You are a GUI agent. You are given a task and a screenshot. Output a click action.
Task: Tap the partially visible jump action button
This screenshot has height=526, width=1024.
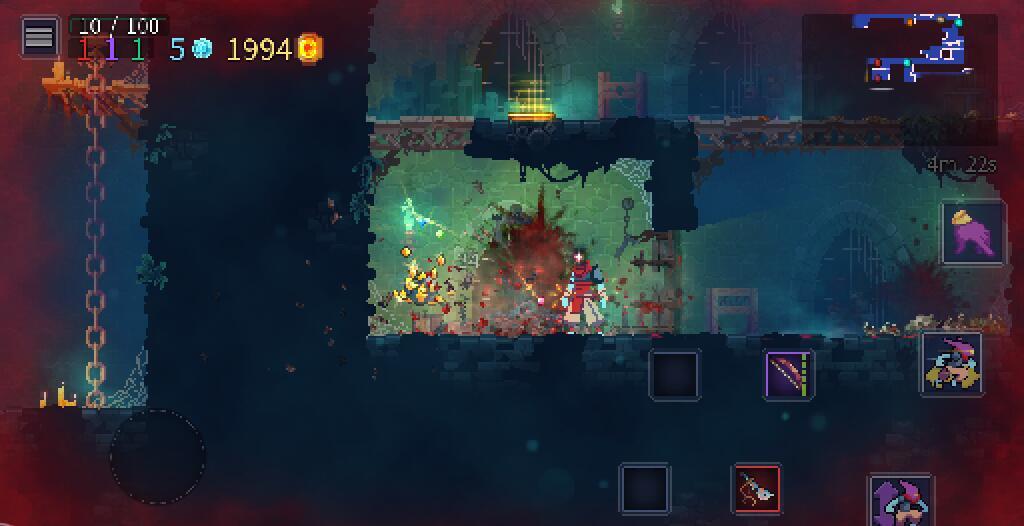click(x=901, y=501)
